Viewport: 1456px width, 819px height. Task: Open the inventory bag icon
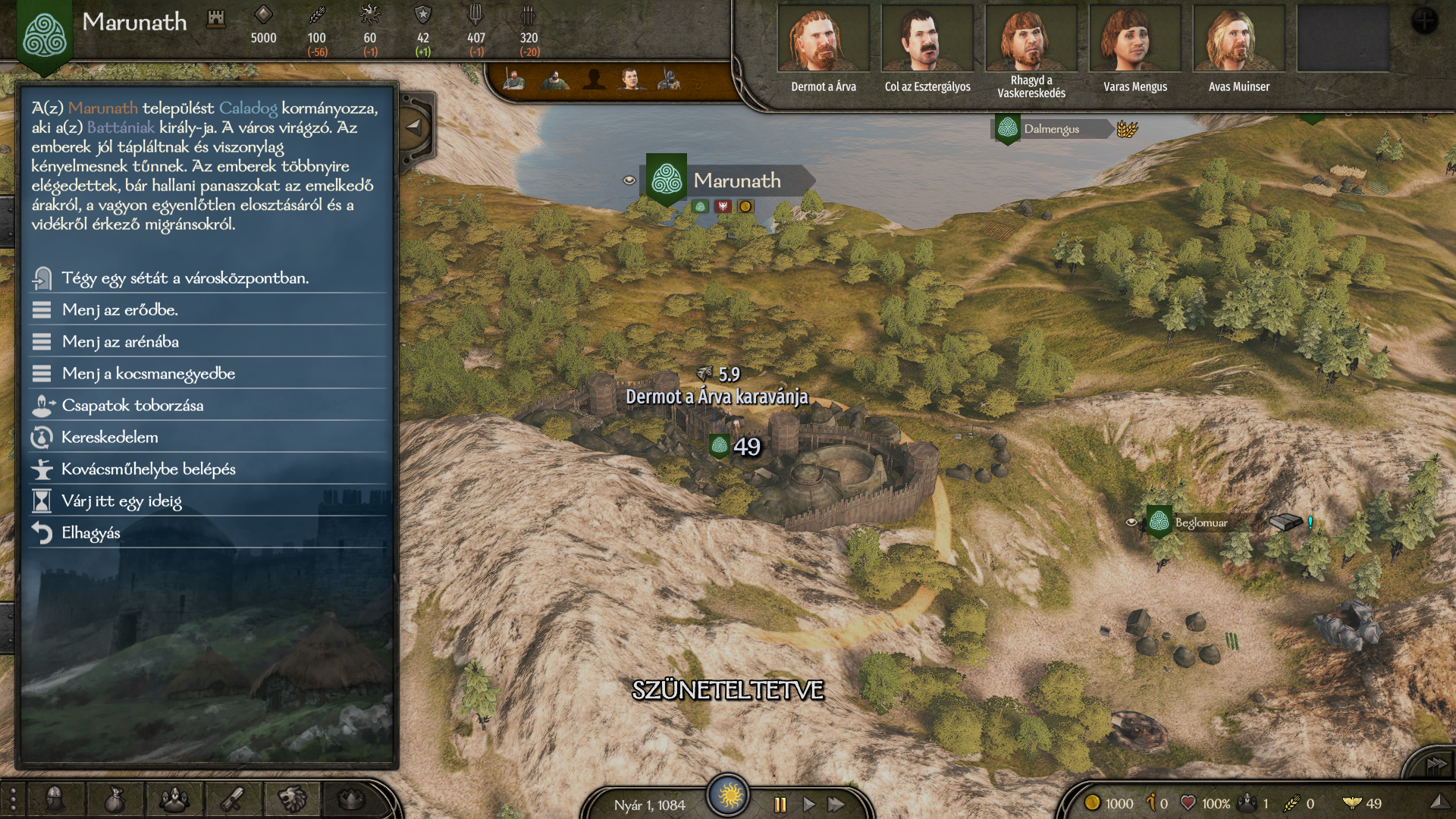tap(115, 799)
